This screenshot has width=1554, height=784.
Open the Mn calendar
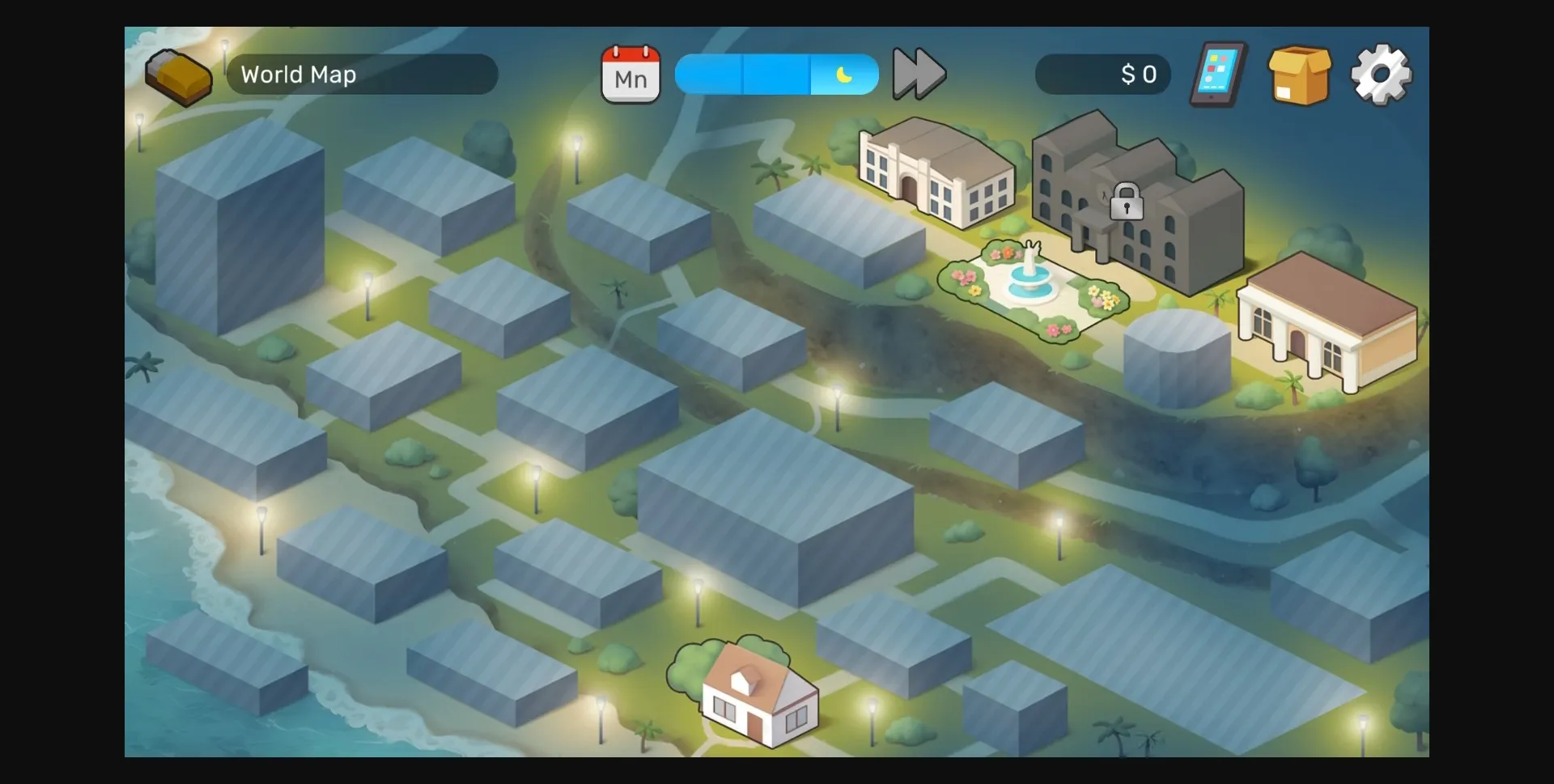[631, 75]
